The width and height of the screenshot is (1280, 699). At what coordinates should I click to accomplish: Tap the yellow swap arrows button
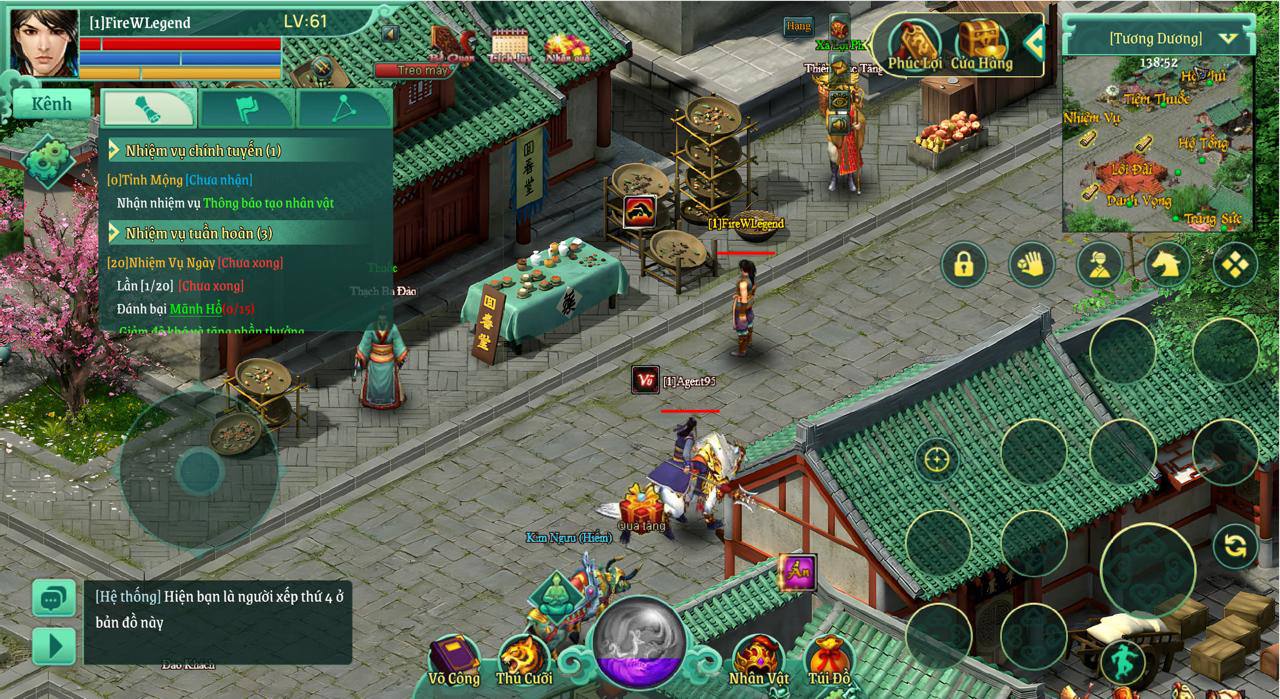coord(1235,545)
